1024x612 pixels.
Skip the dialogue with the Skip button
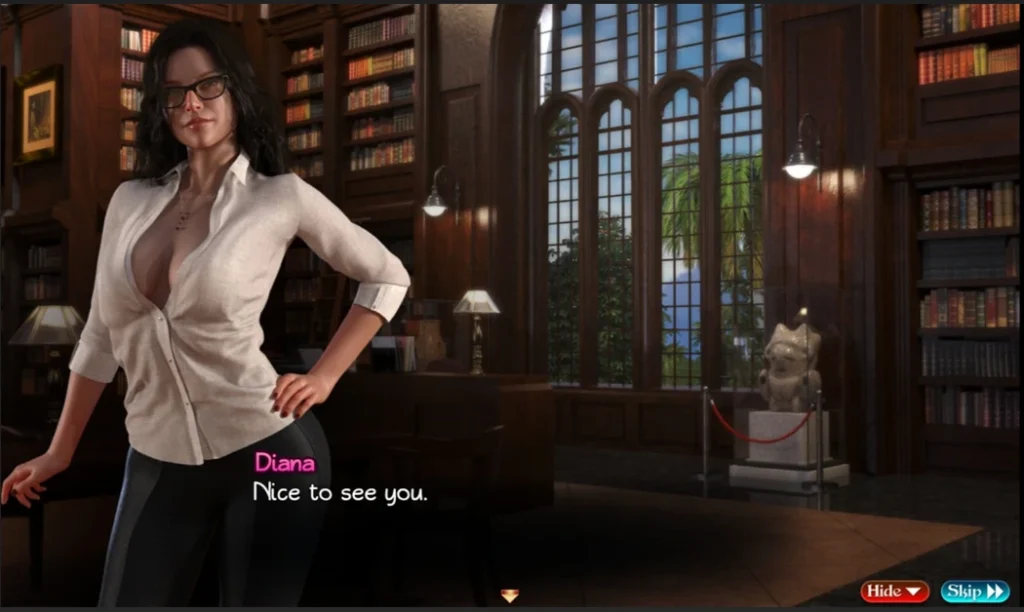pyautogui.click(x=974, y=591)
